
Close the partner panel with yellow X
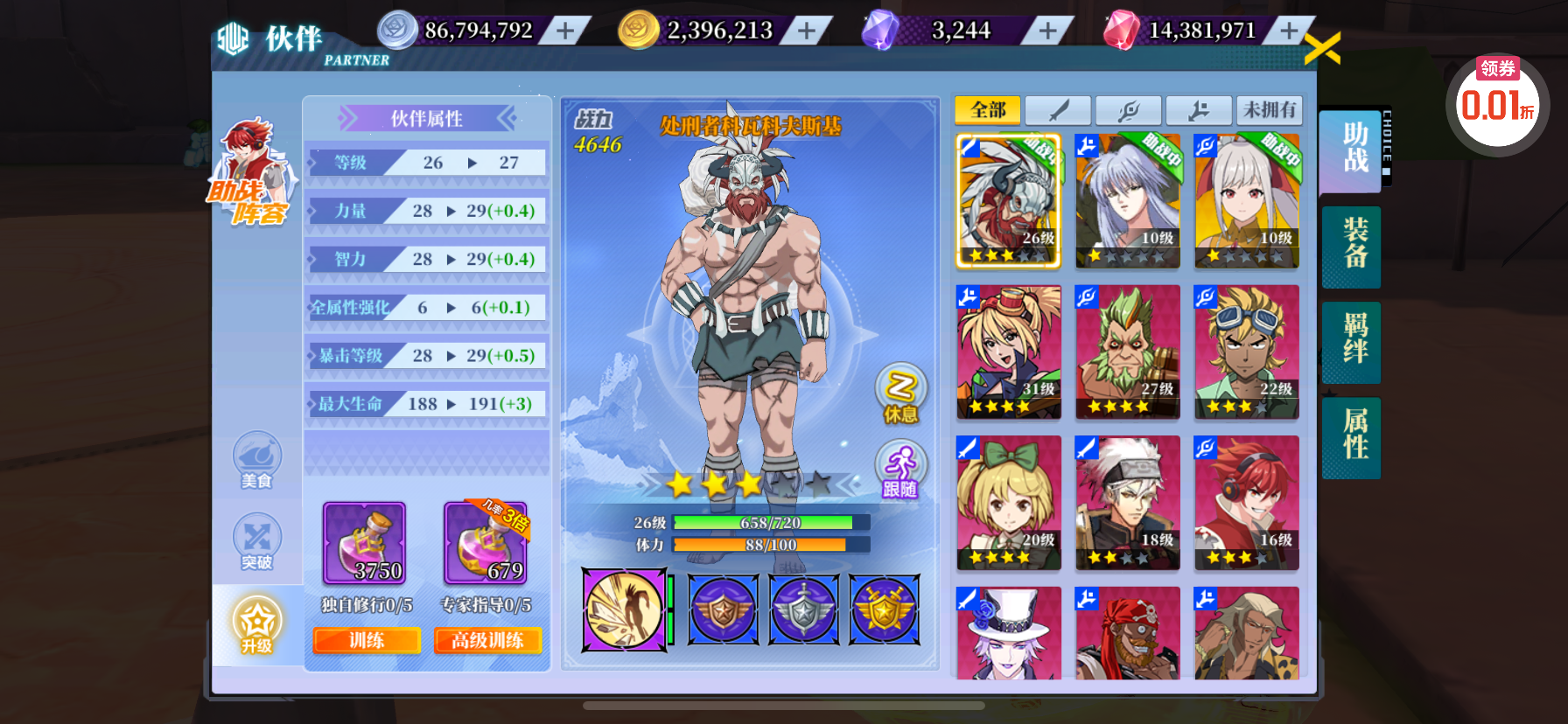pos(1321,49)
